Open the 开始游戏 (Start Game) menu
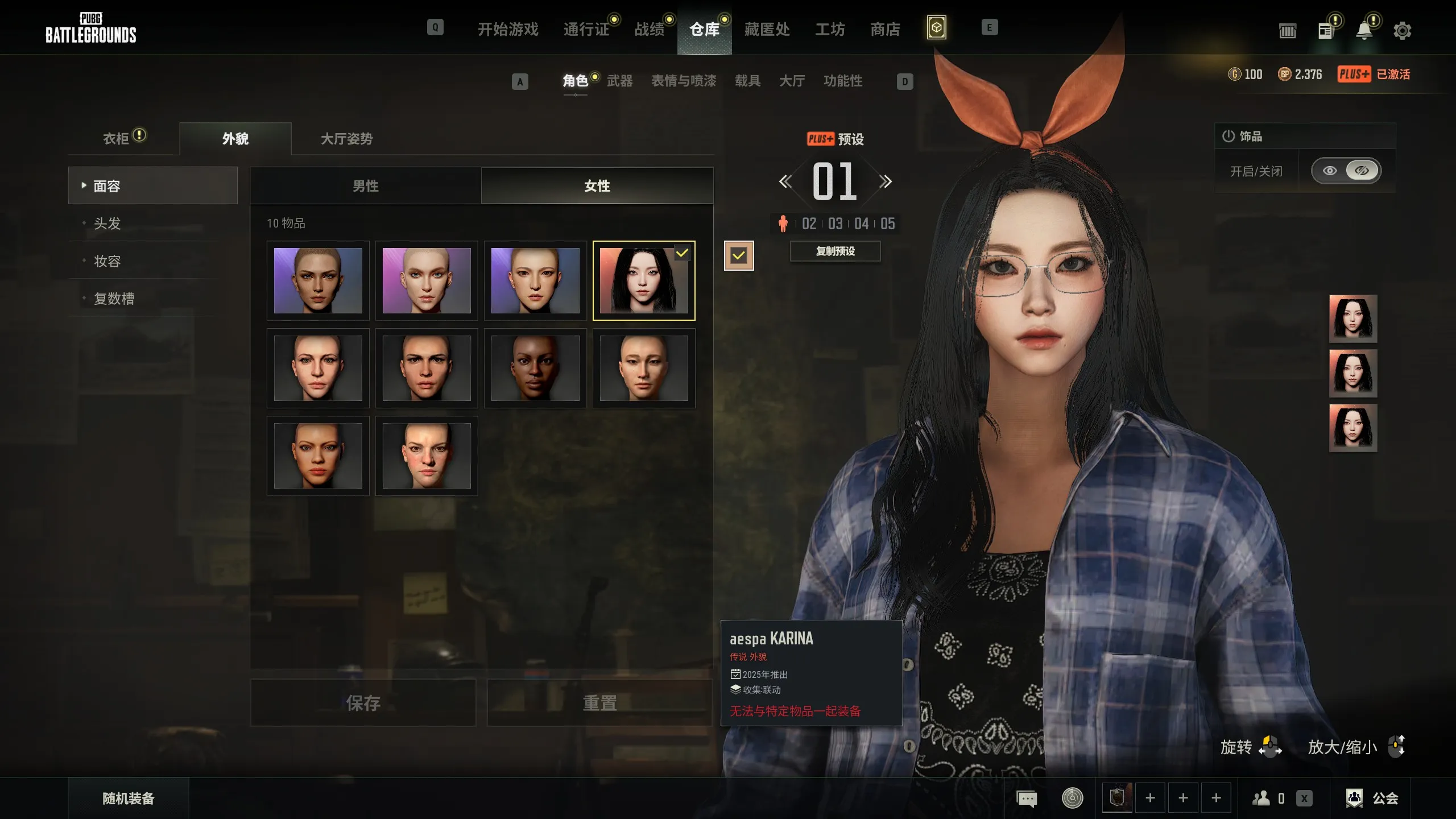1456x819 pixels. coord(507,29)
